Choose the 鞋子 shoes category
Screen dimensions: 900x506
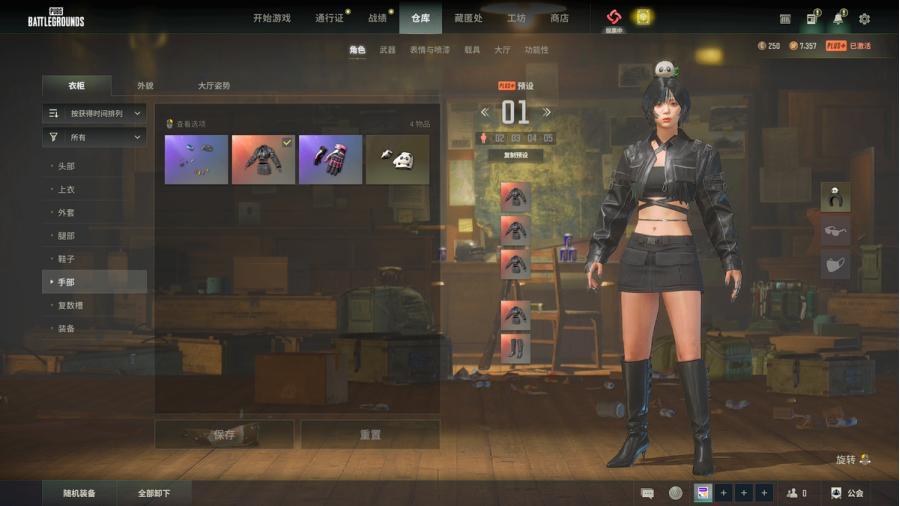[66, 259]
